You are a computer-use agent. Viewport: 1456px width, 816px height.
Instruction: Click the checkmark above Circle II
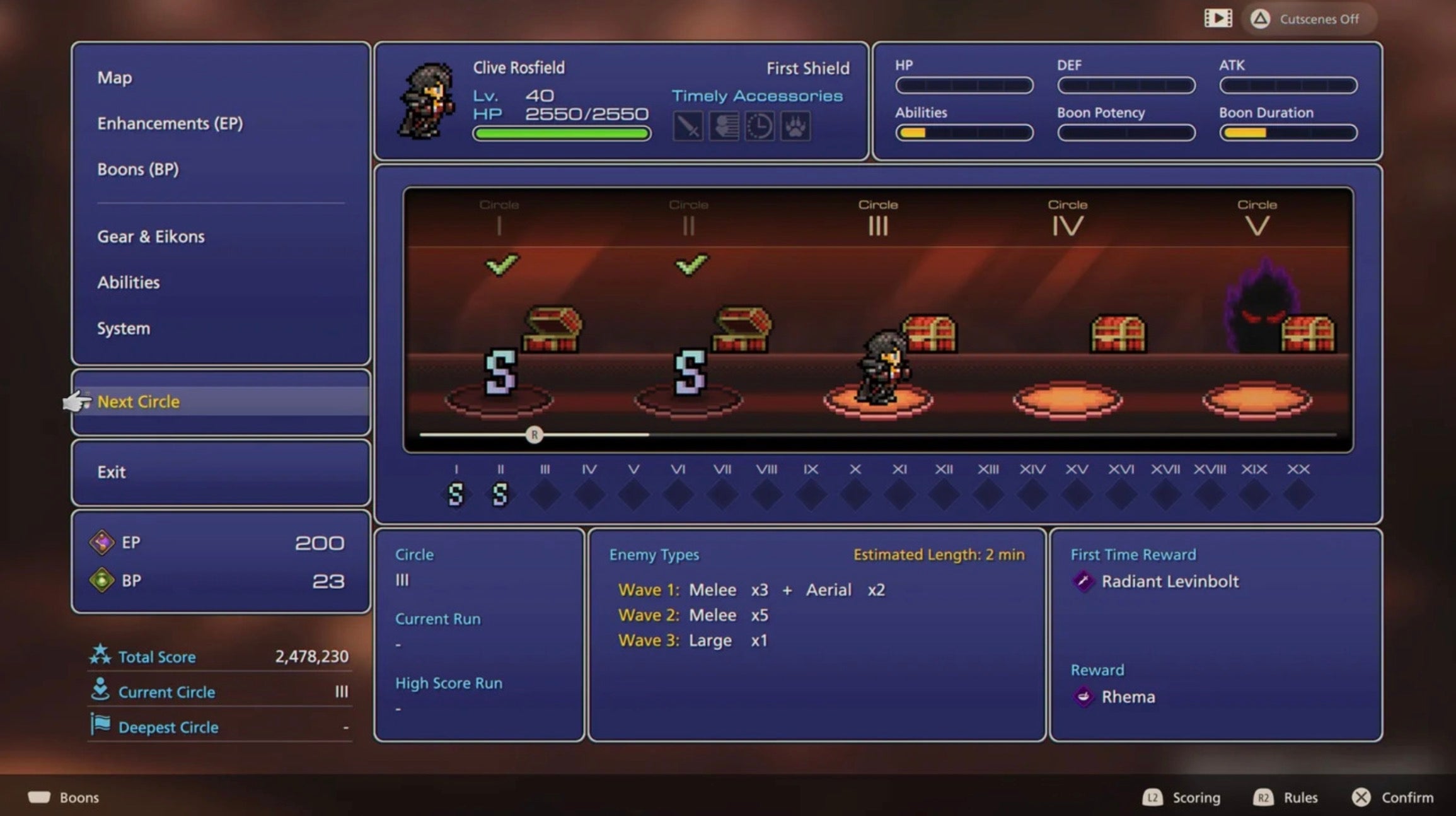coord(691,265)
